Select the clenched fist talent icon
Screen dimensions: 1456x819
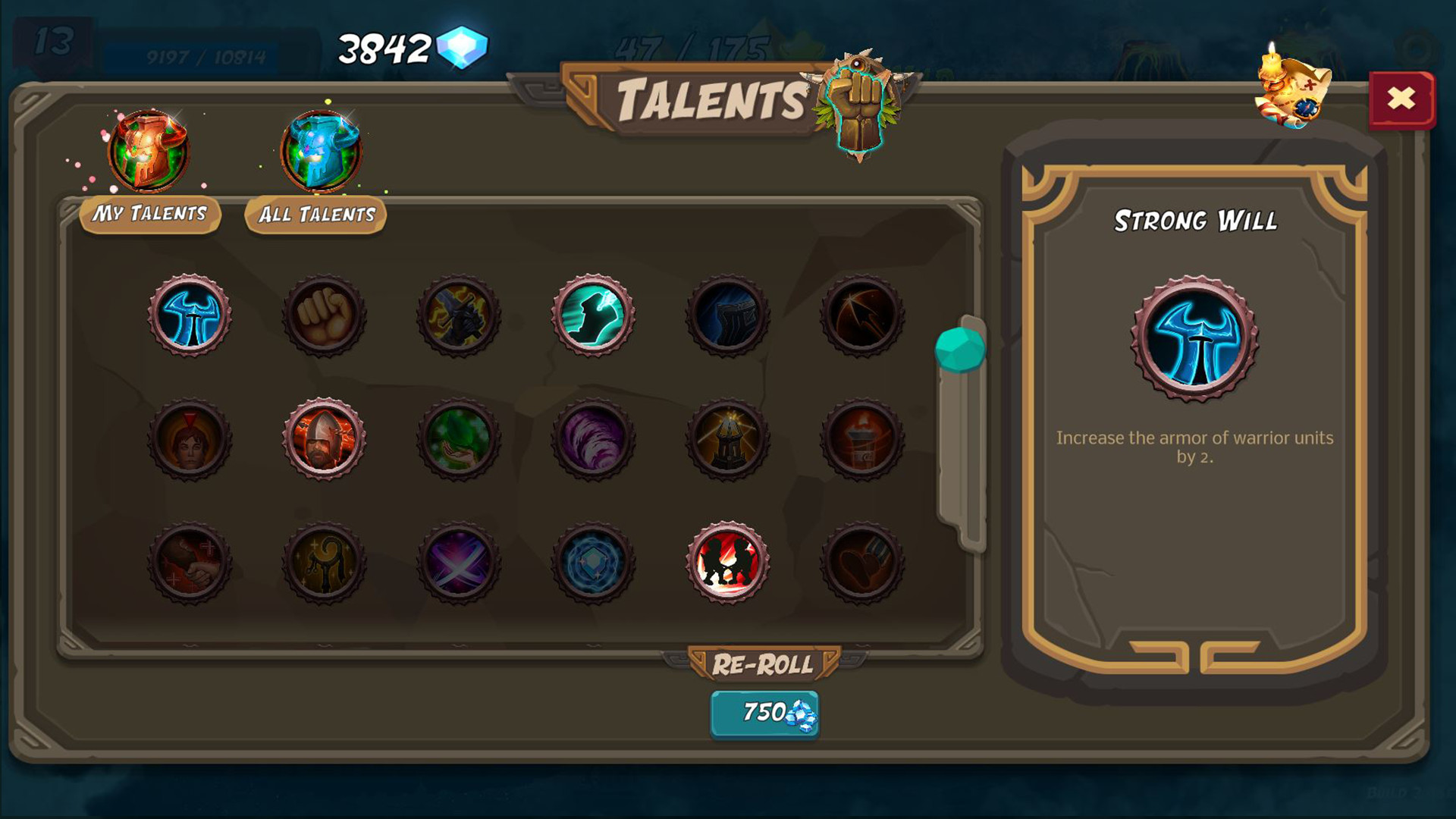325,316
